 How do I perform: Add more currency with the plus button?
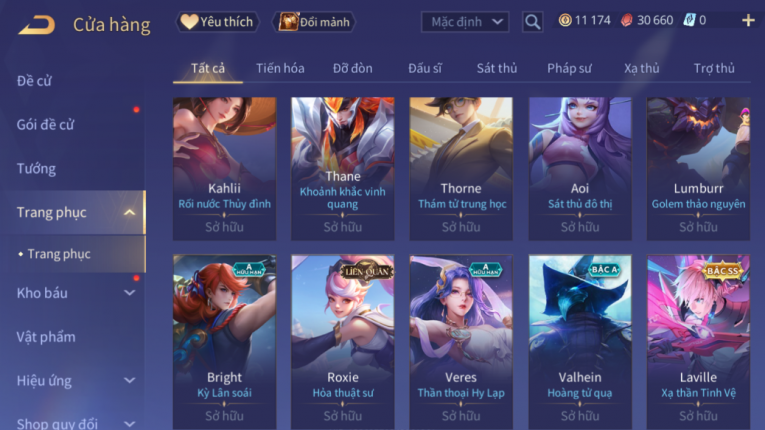pos(748,20)
